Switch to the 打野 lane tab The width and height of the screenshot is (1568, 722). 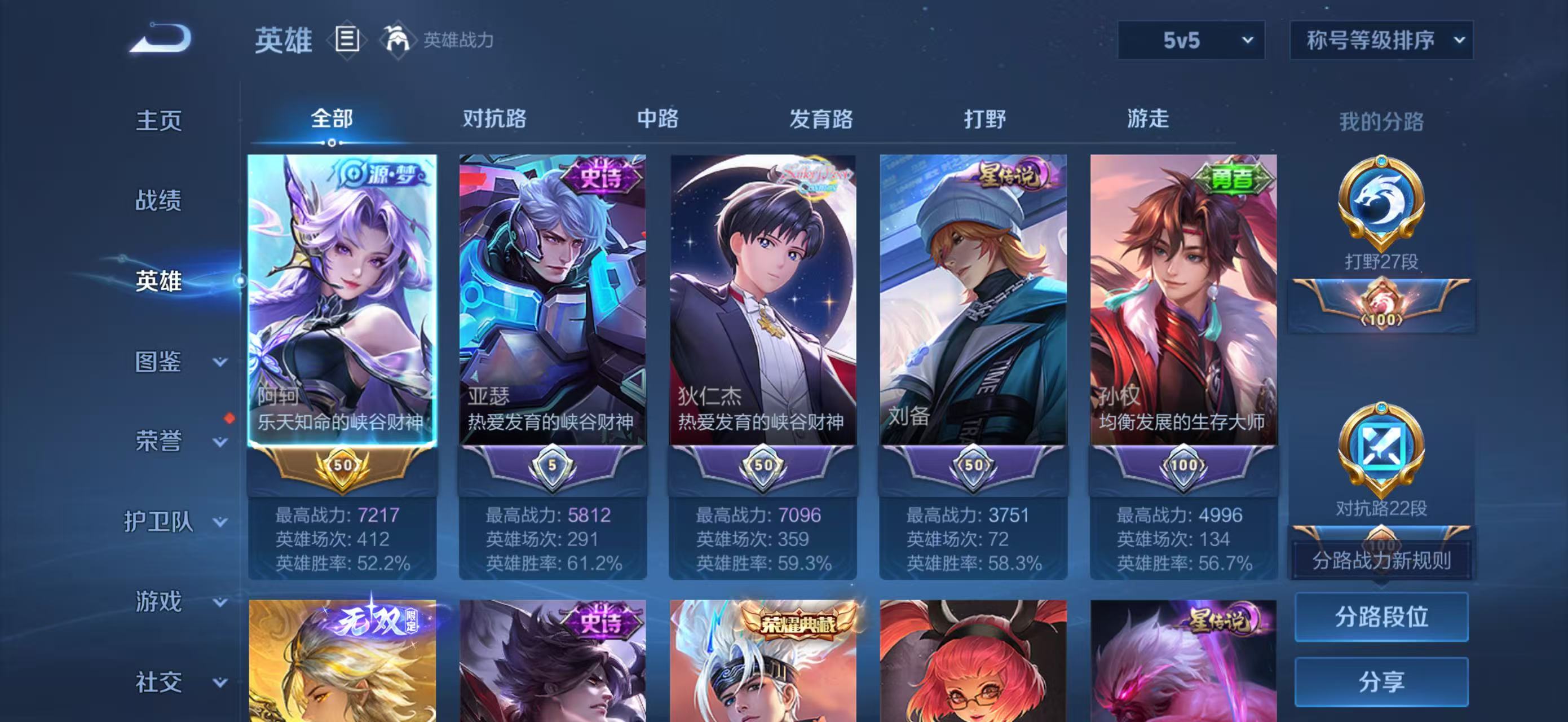(982, 120)
